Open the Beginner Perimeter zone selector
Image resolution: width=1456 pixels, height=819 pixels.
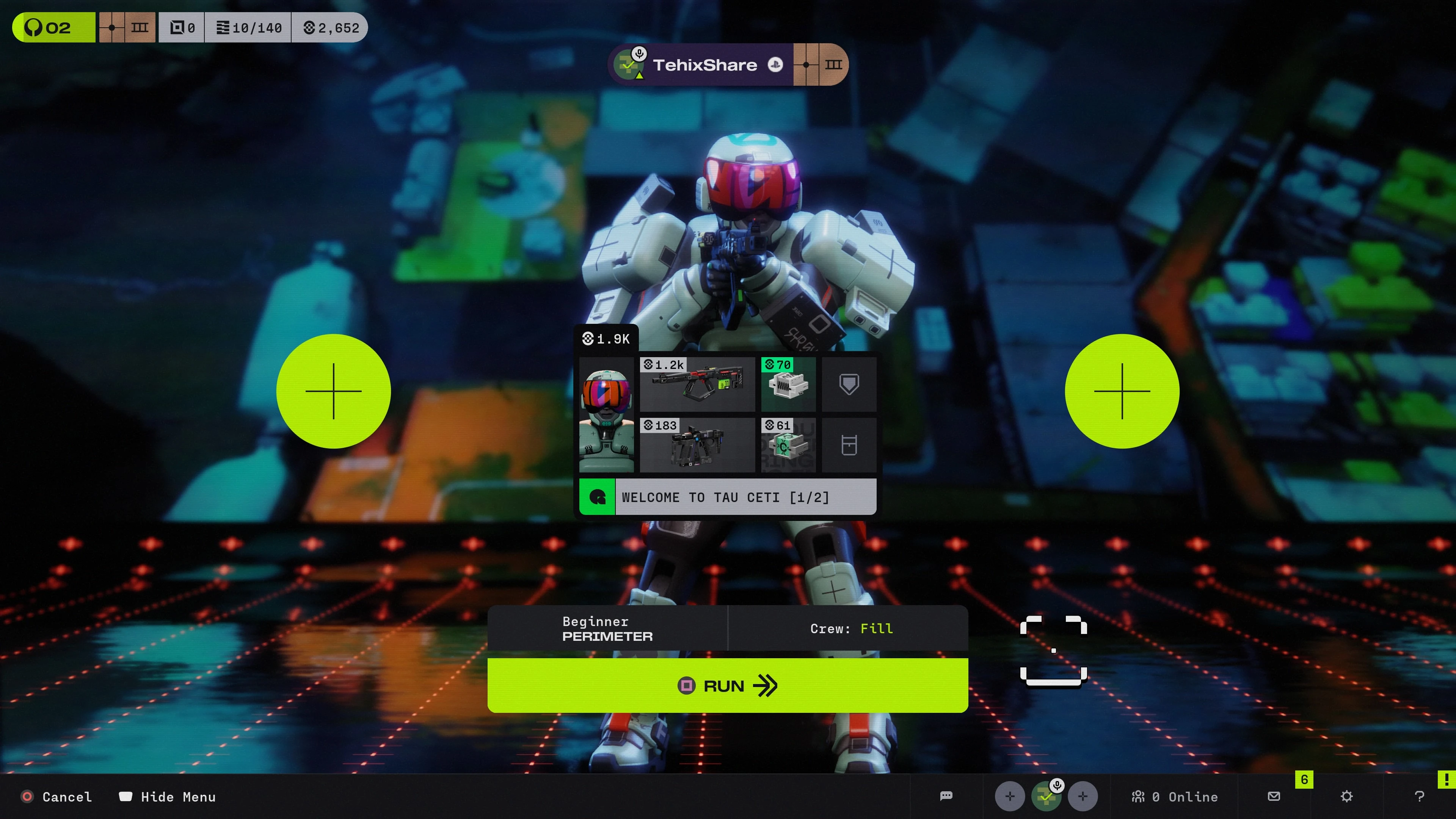click(x=607, y=629)
